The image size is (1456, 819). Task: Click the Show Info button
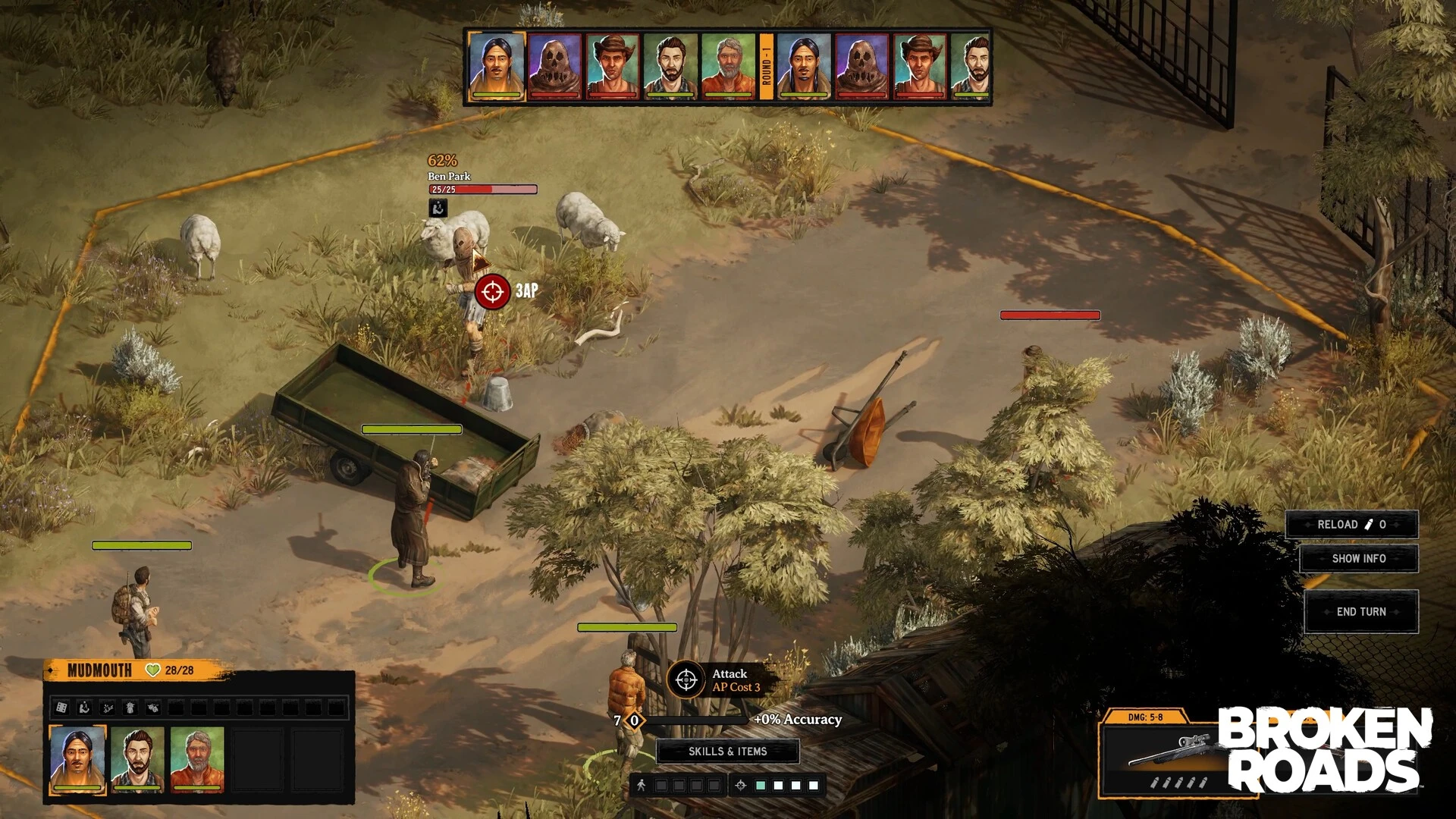click(x=1358, y=559)
